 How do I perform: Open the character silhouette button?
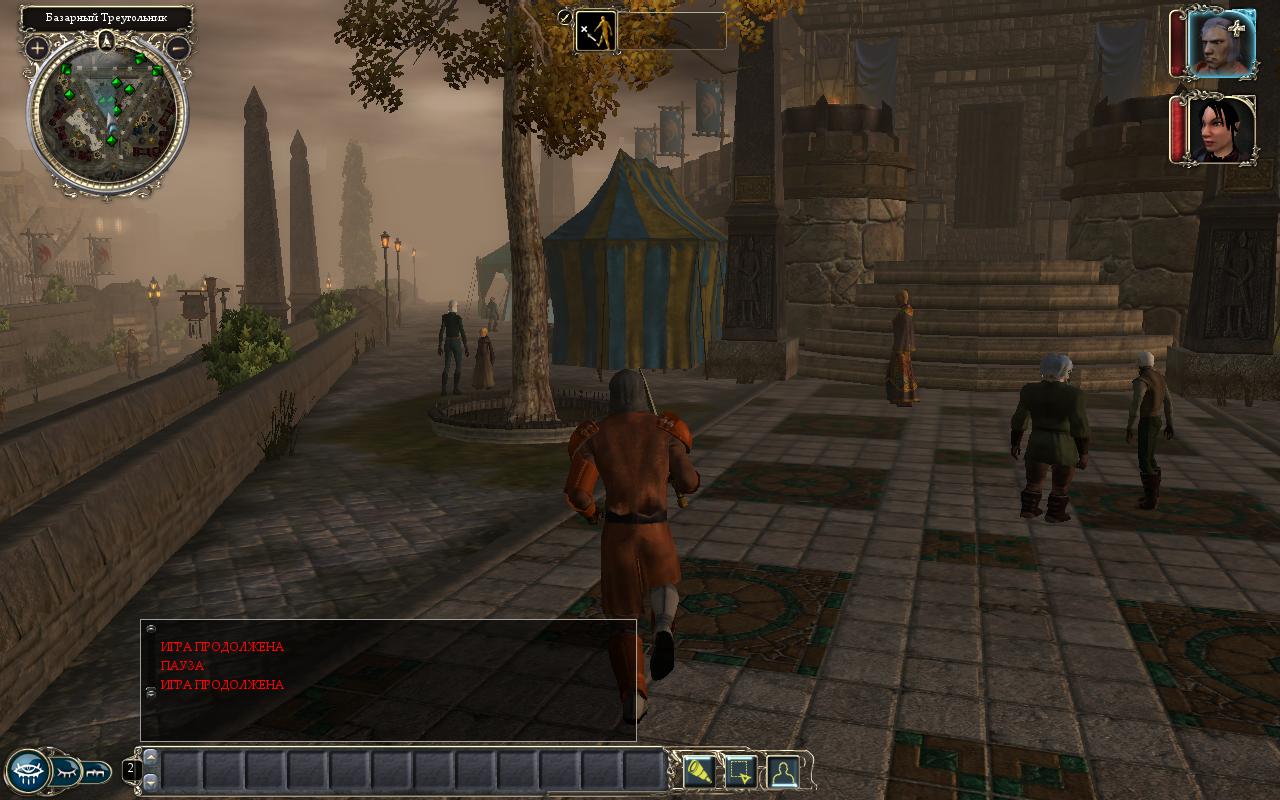(782, 771)
